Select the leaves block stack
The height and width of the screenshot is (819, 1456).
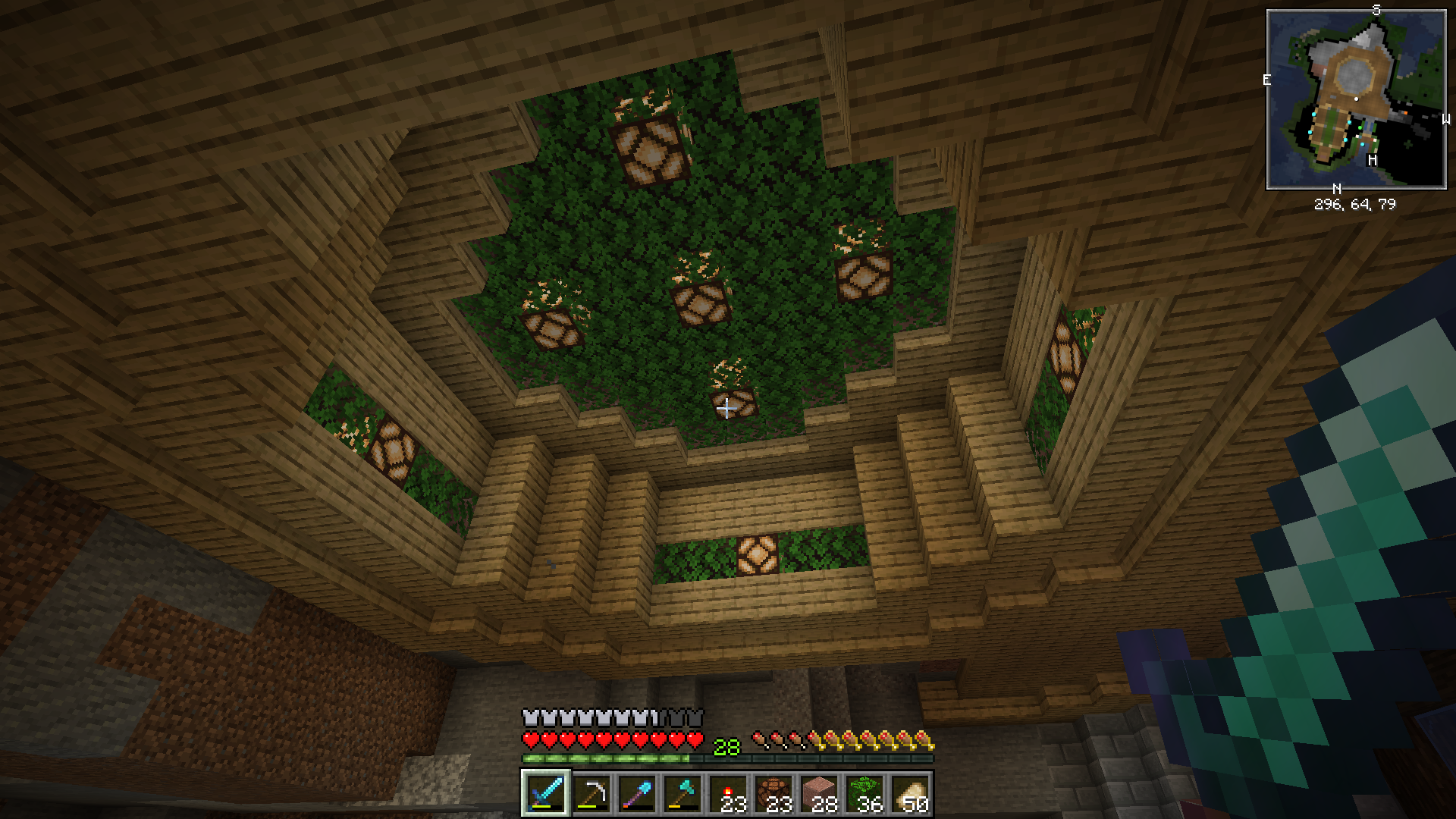[864, 794]
